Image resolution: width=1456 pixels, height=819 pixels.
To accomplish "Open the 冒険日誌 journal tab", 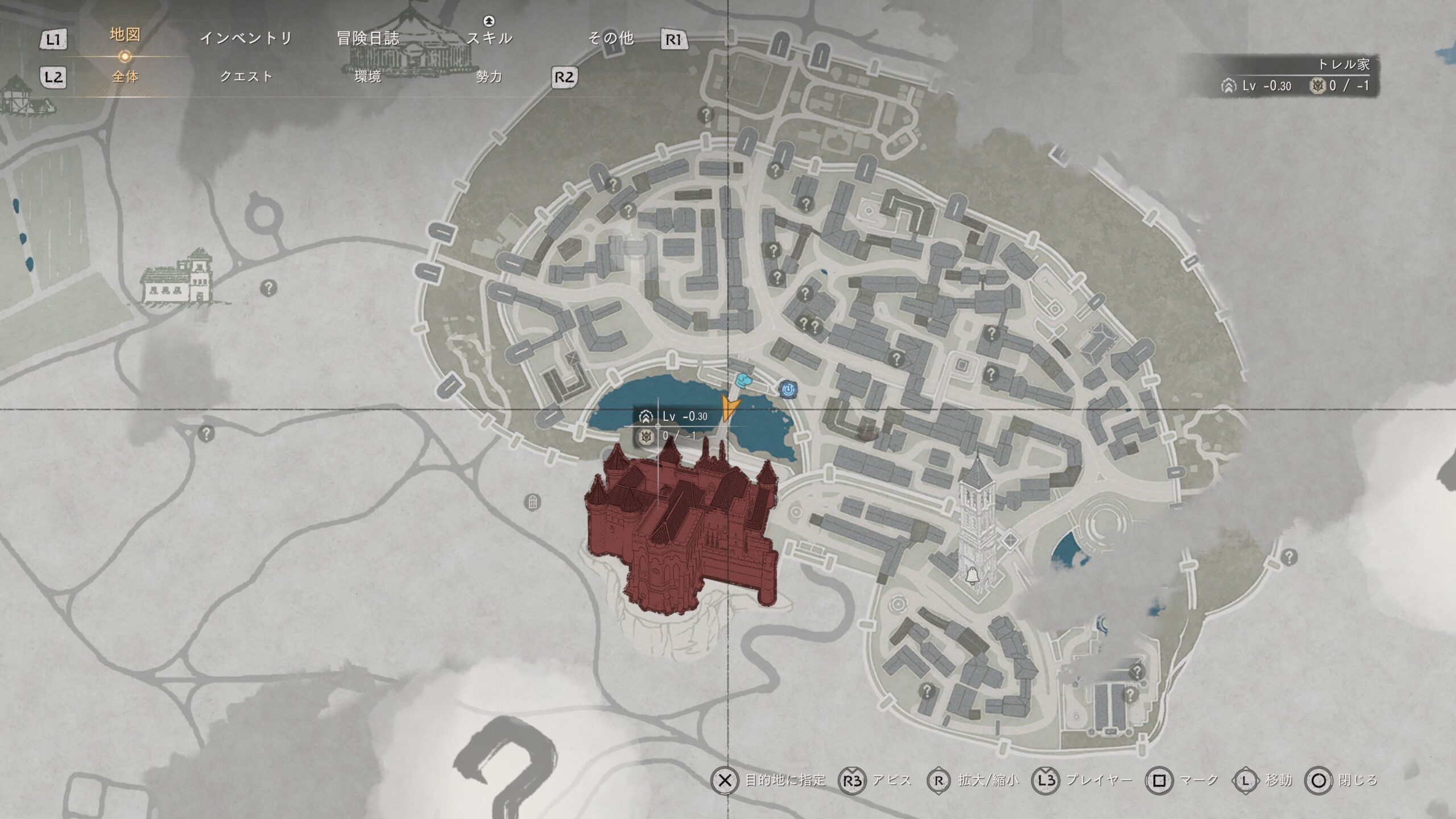I will click(x=368, y=38).
